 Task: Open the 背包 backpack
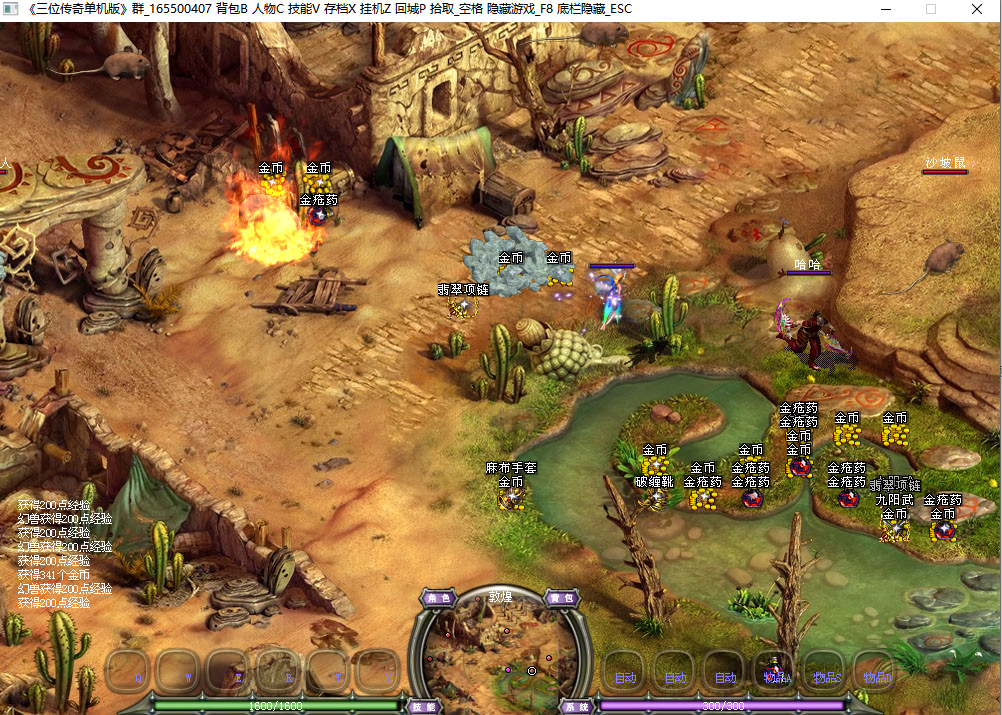click(x=562, y=598)
